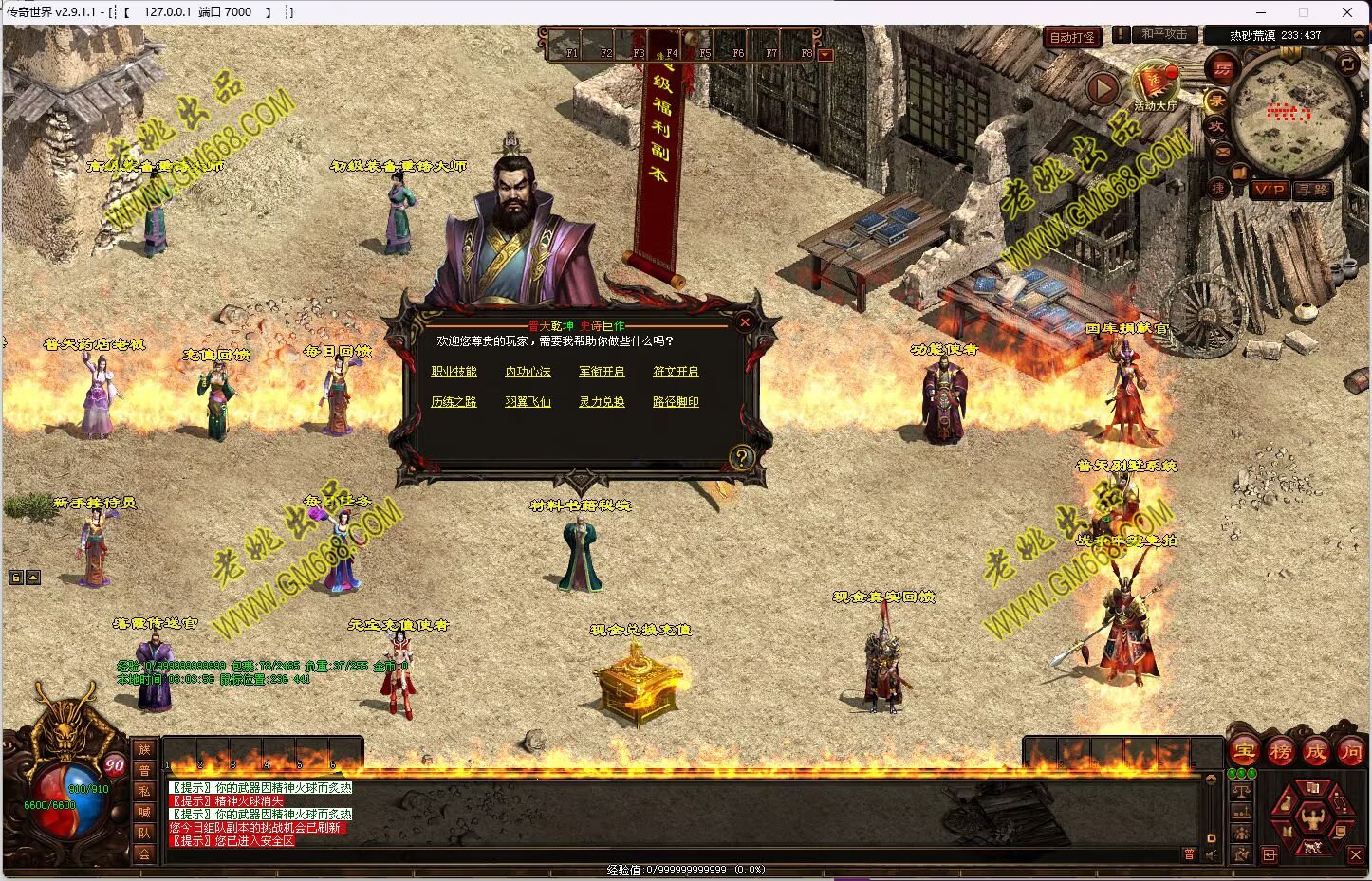This screenshot has height=881, width=1372.
Task: Choose the 灵力兑换 option
Action: (x=602, y=402)
